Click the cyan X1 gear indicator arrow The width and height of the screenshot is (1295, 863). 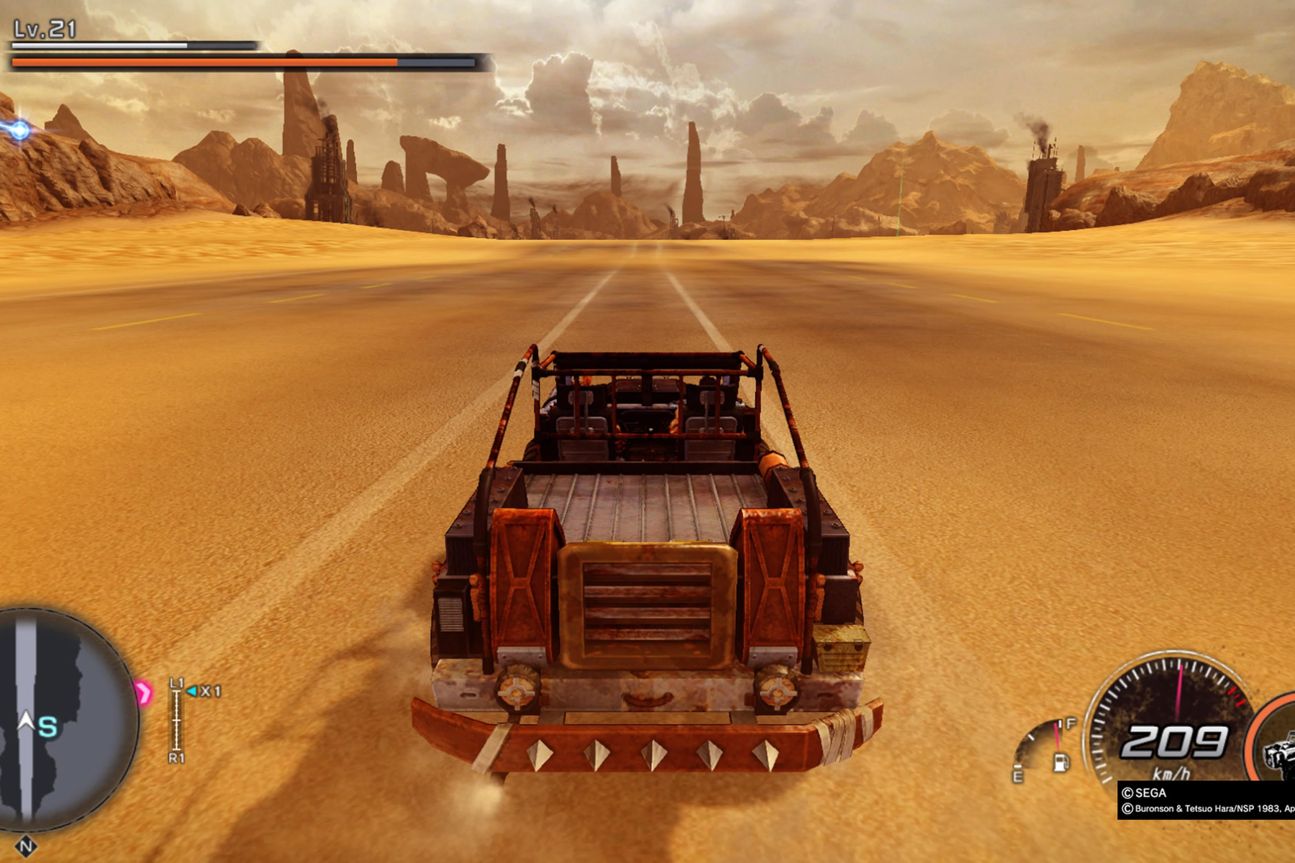(191, 691)
